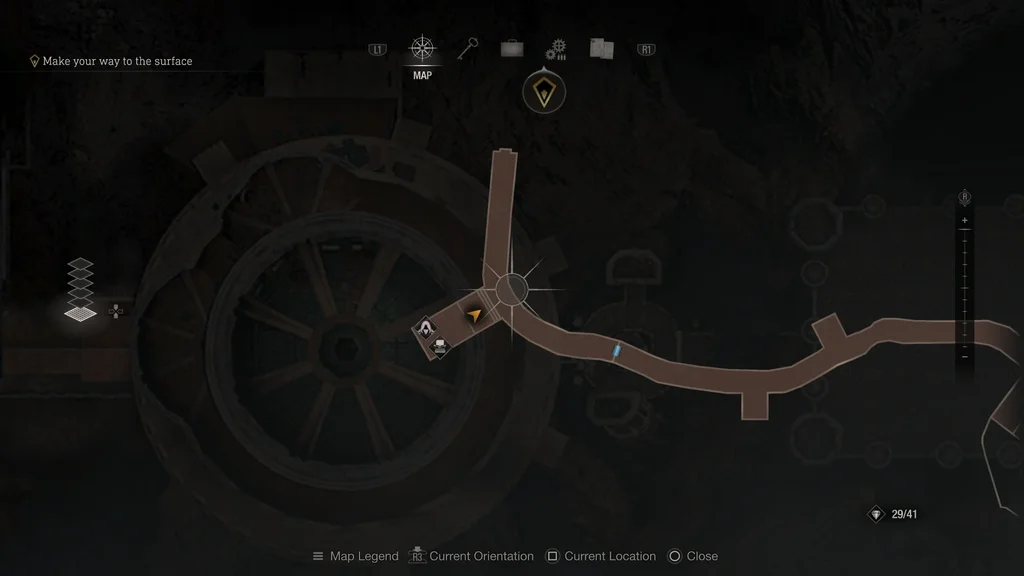Open the attaché case briefcase tab
Viewport: 1024px width, 576px height.
512,49
